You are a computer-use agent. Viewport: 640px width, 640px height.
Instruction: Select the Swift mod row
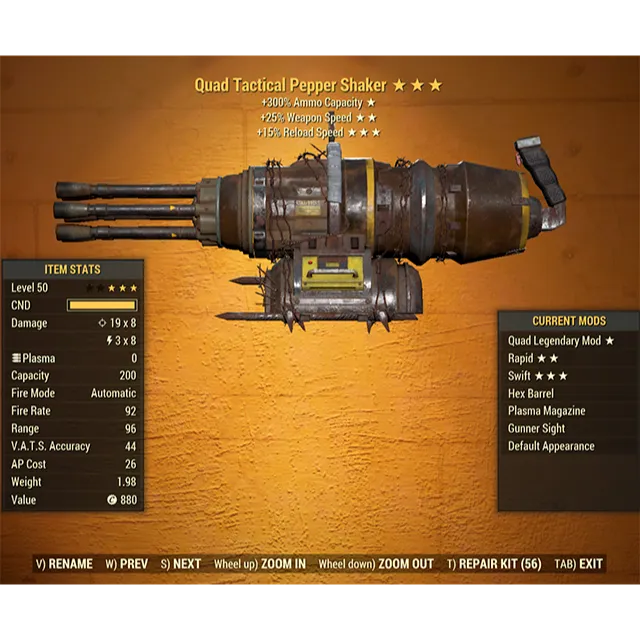(x=537, y=376)
